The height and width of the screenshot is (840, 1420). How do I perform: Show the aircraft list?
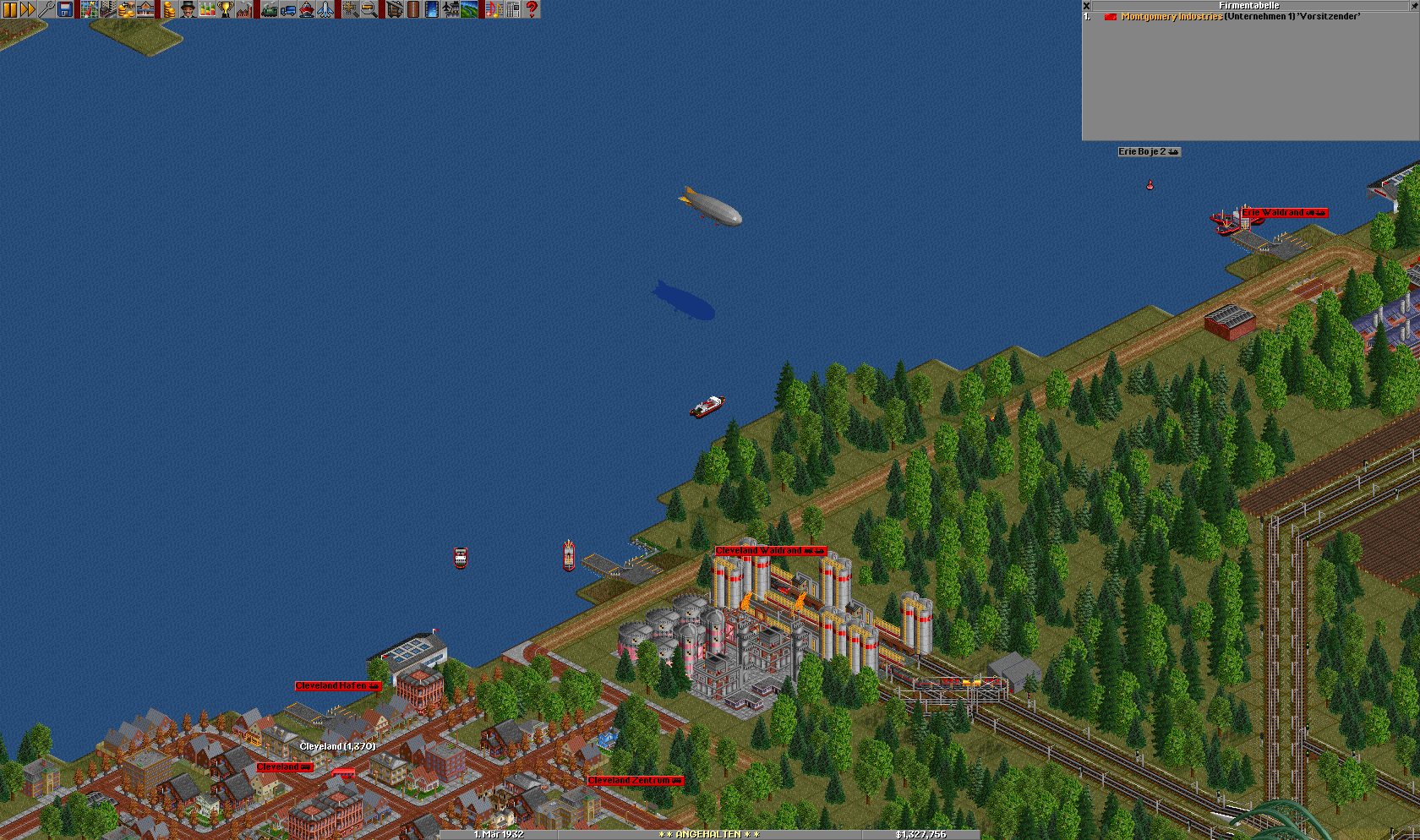pyautogui.click(x=325, y=9)
